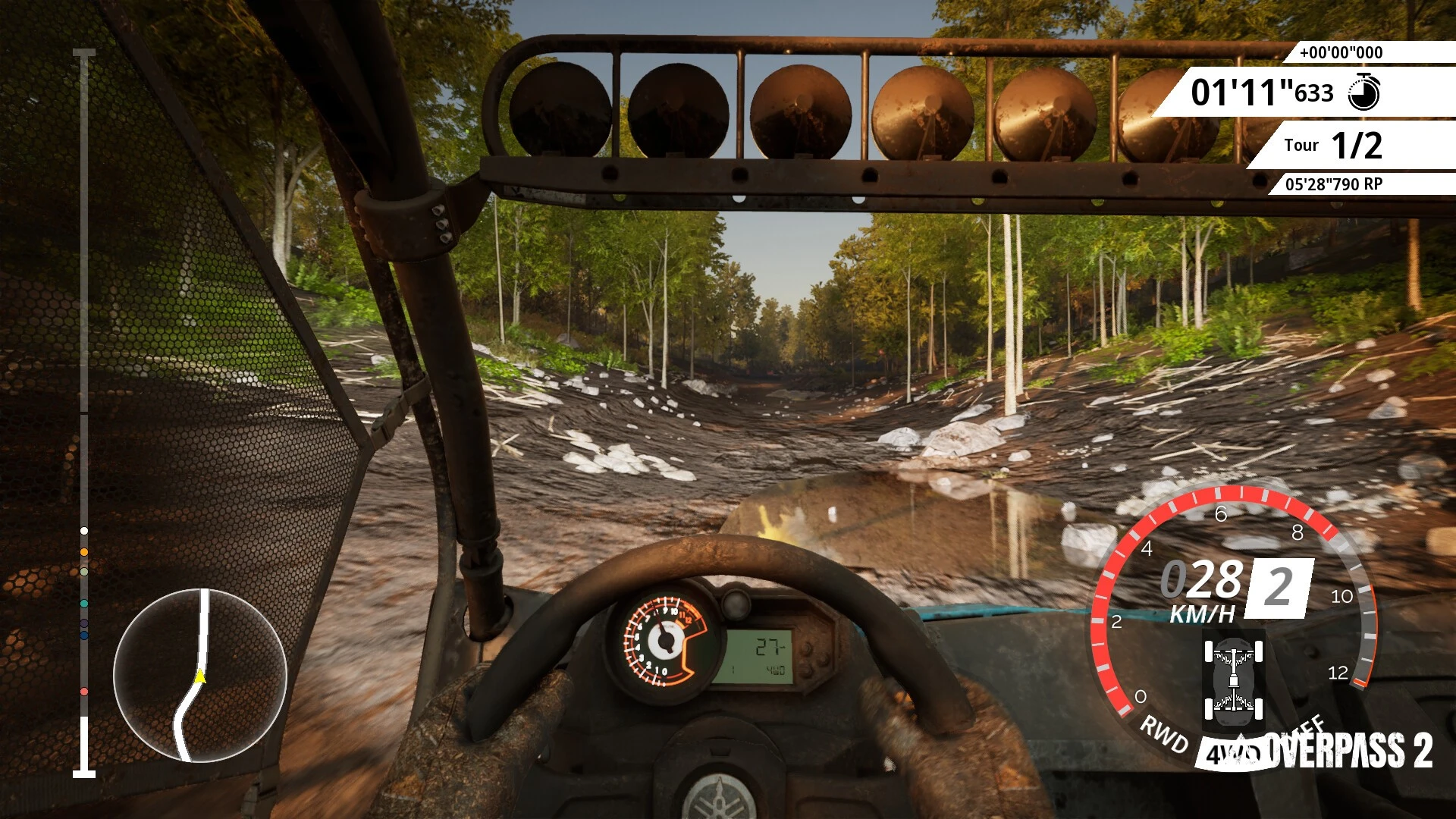
Task: Click the stopwatch icon beside the timer
Action: (x=1363, y=93)
